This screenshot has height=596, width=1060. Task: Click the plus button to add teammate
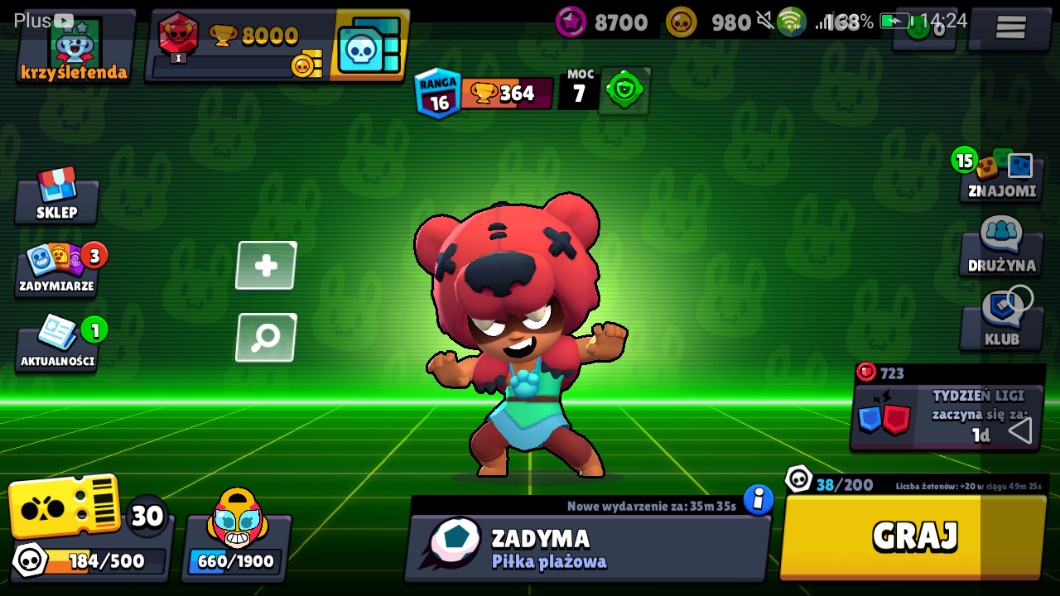click(x=266, y=265)
